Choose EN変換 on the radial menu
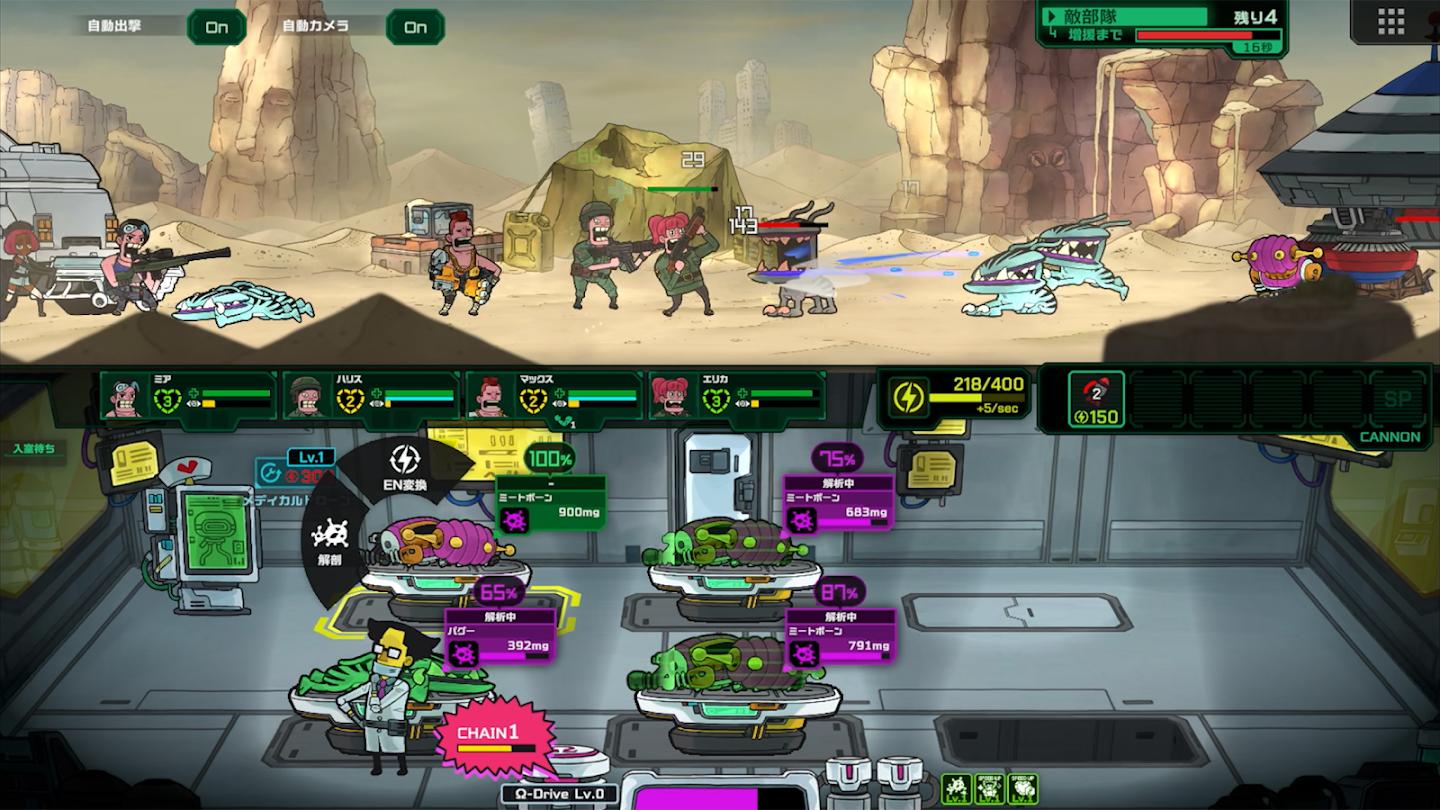This screenshot has width=1440, height=810. pyautogui.click(x=405, y=467)
